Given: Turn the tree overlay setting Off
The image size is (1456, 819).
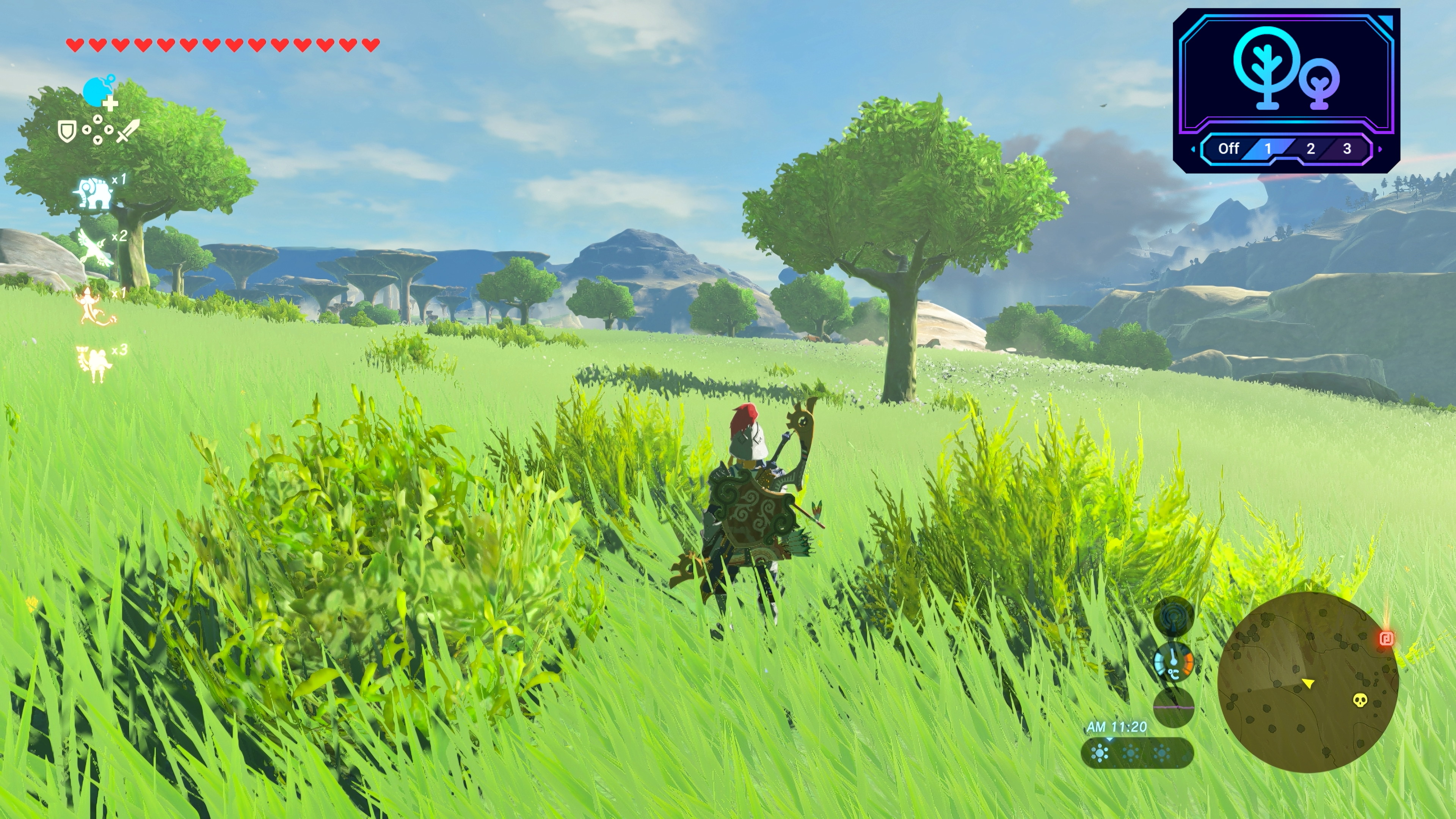Looking at the screenshot, I should tap(1228, 149).
